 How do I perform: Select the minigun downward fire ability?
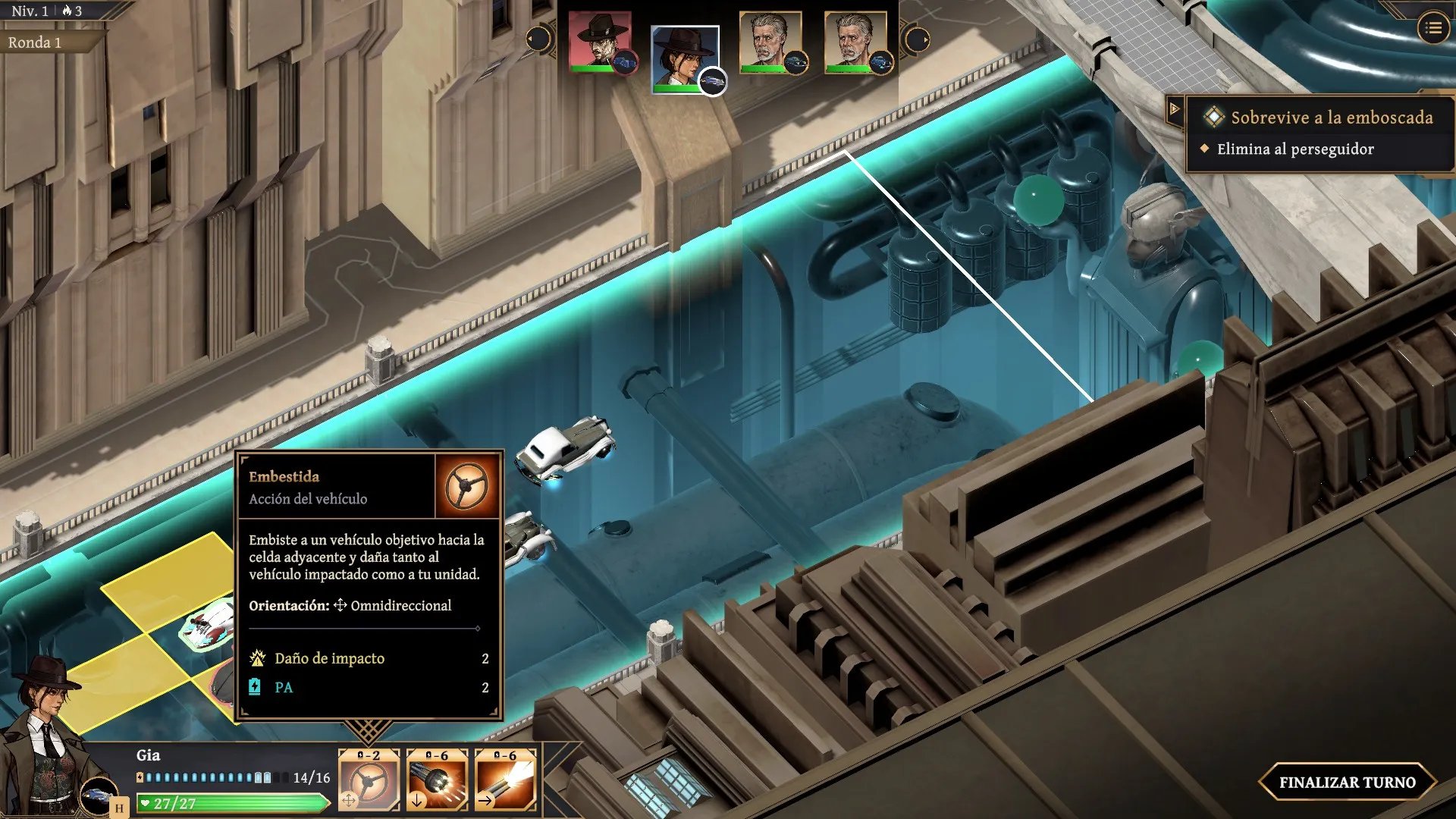(x=437, y=780)
